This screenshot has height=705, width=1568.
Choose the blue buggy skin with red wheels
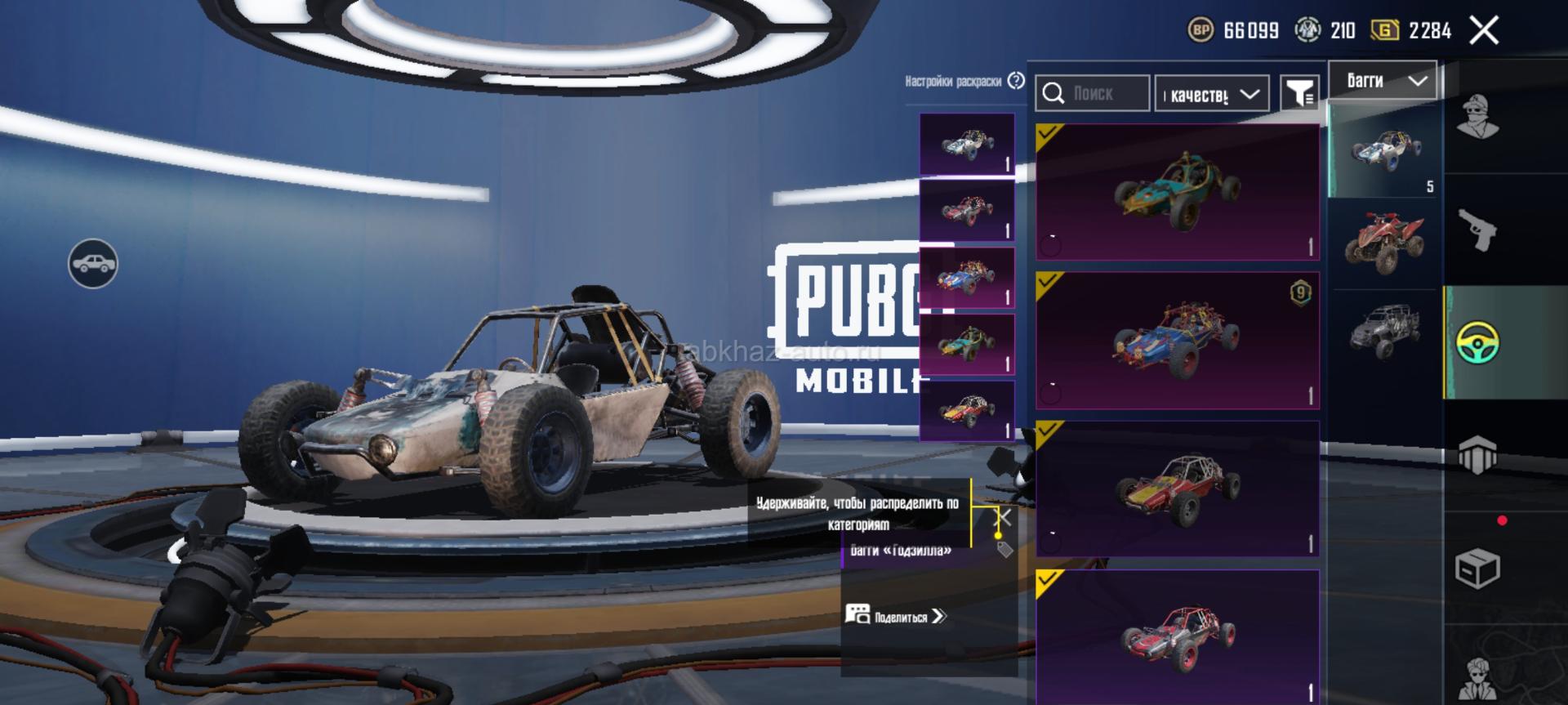point(1177,340)
